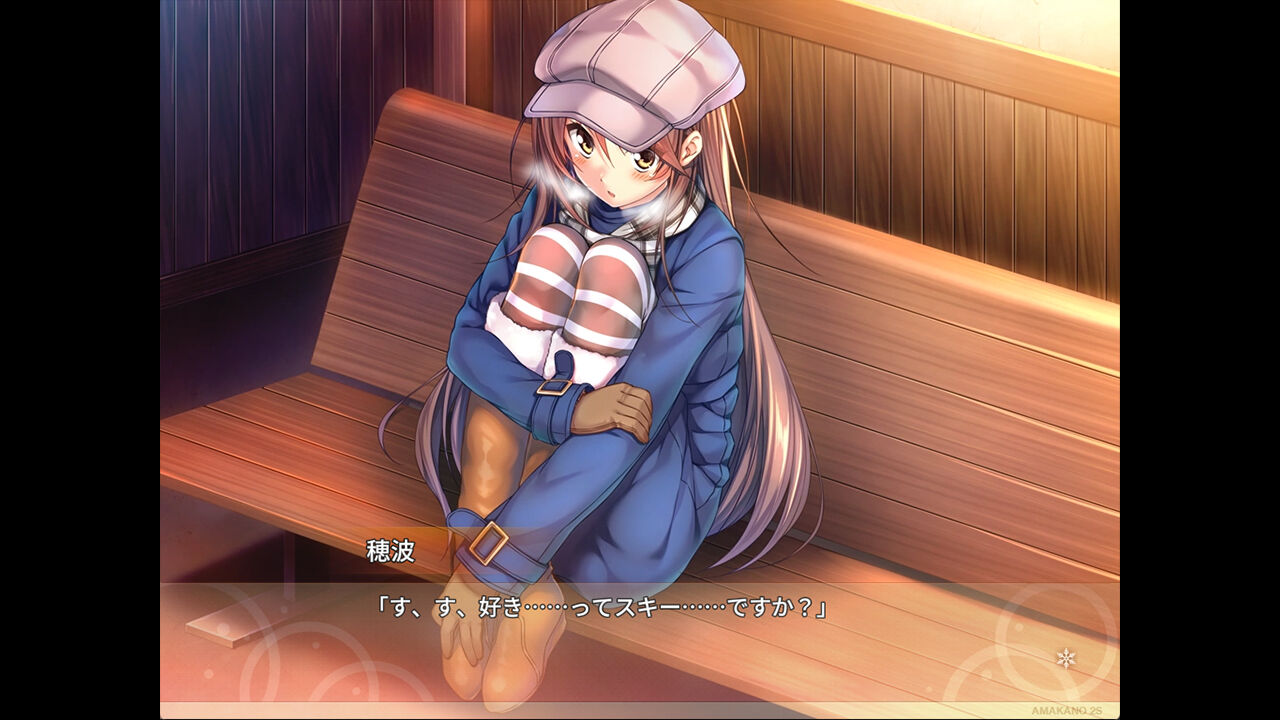1280x720 pixels.
Task: Select the snowflake indicator beside the message box
Action: (x=1068, y=660)
